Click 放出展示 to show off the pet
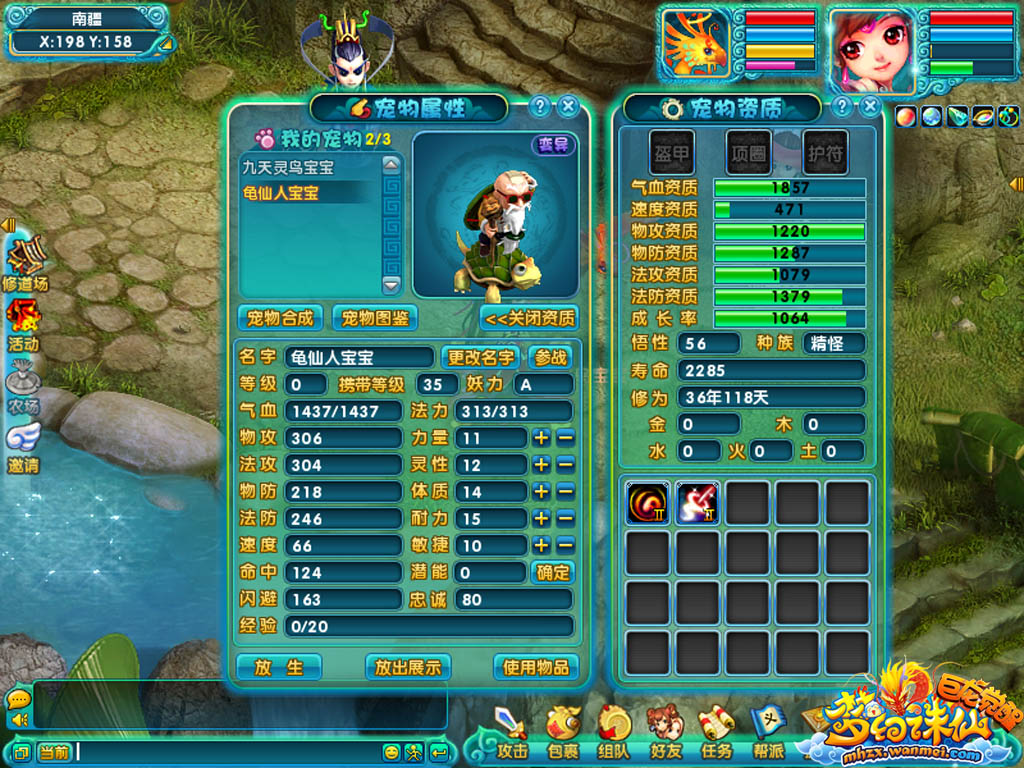1024x768 pixels. pos(407,667)
